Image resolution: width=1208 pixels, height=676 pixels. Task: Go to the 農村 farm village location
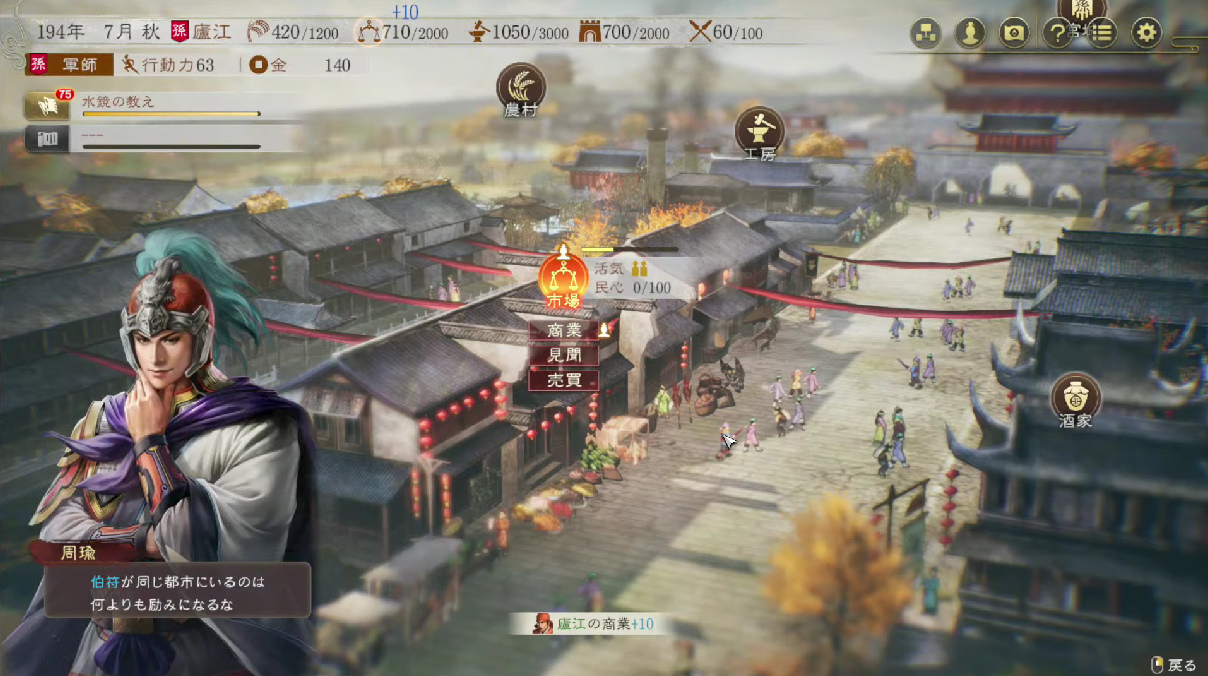click(x=521, y=87)
